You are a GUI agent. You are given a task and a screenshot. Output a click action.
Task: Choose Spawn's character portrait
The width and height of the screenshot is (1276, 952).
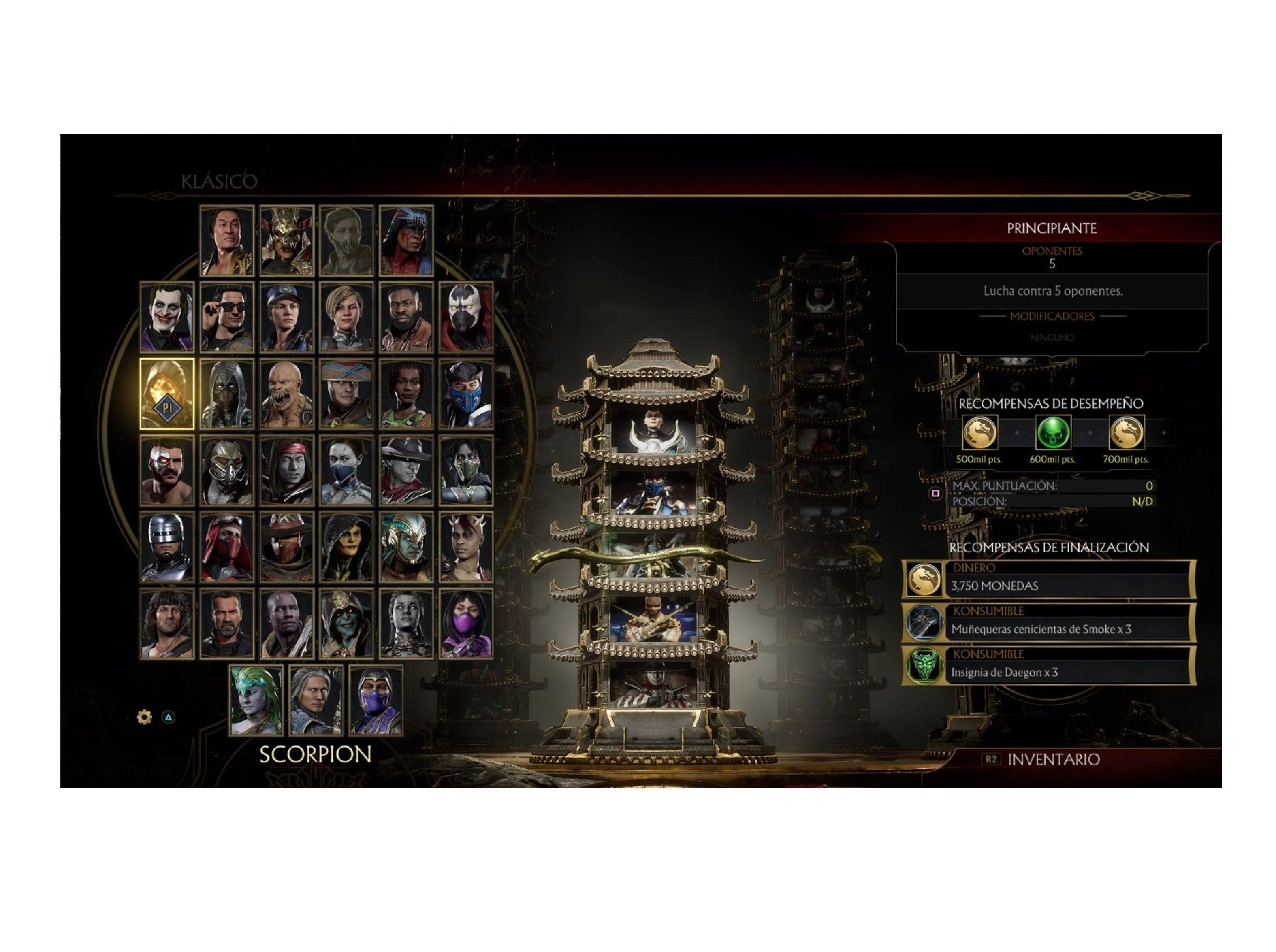click(466, 317)
